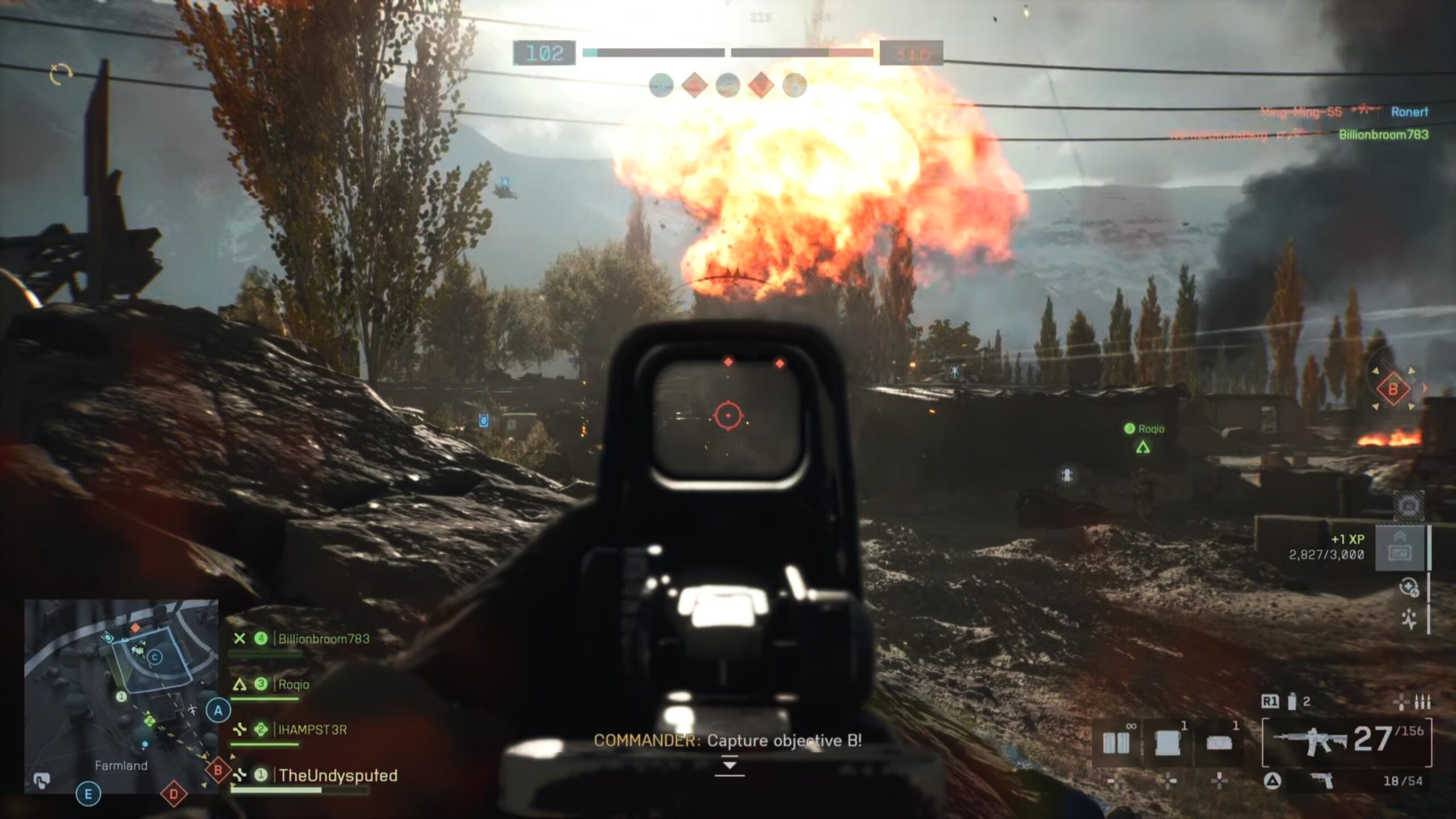The height and width of the screenshot is (819, 1456).
Task: Select TheUndysputed squad list entry
Action: pyautogui.click(x=338, y=775)
